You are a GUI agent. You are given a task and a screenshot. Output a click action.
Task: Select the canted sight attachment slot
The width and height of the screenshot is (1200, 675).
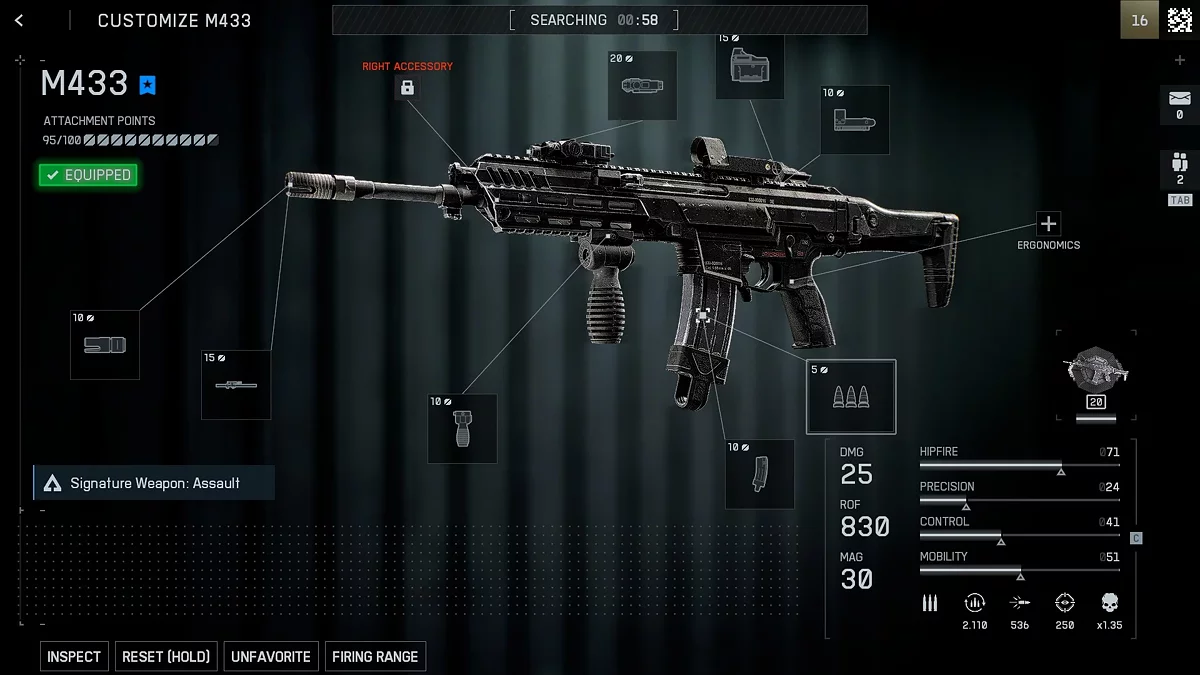(x=855, y=121)
